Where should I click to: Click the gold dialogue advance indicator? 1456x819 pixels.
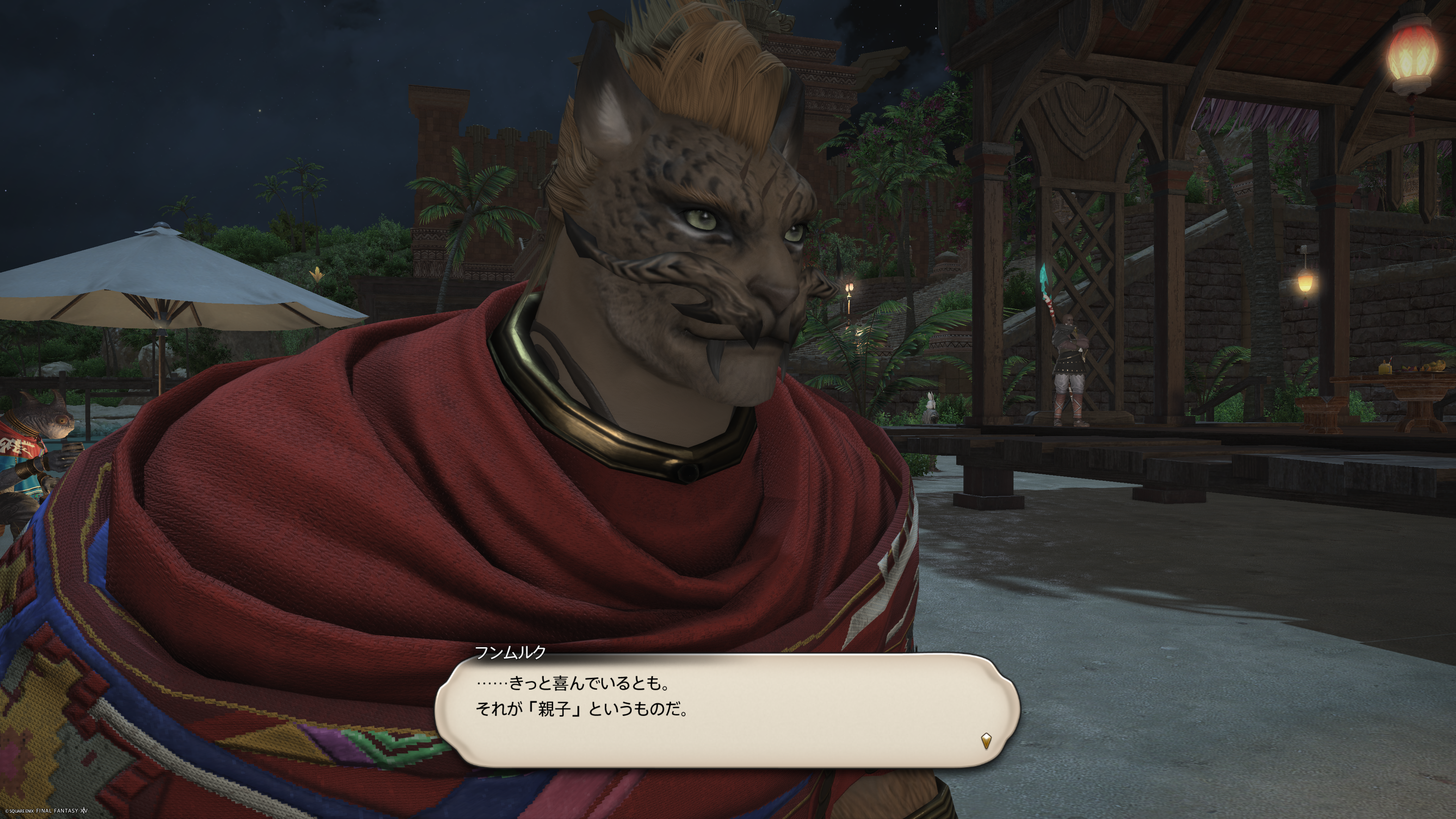coord(986,741)
